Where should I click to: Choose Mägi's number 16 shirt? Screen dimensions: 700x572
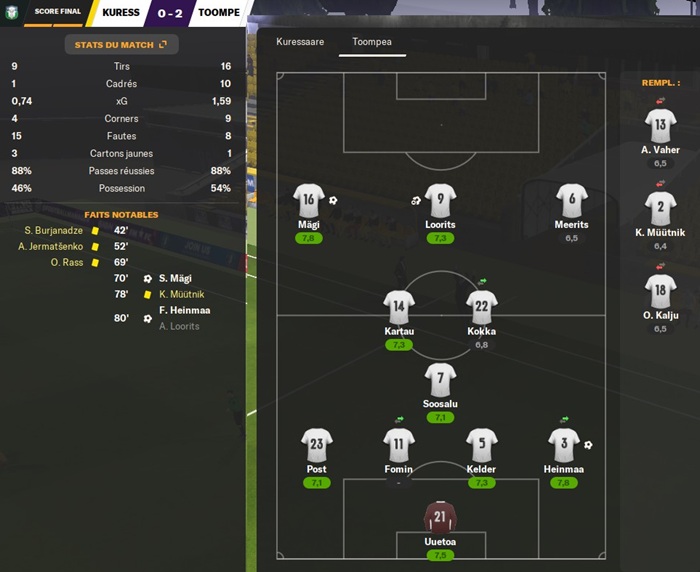309,200
